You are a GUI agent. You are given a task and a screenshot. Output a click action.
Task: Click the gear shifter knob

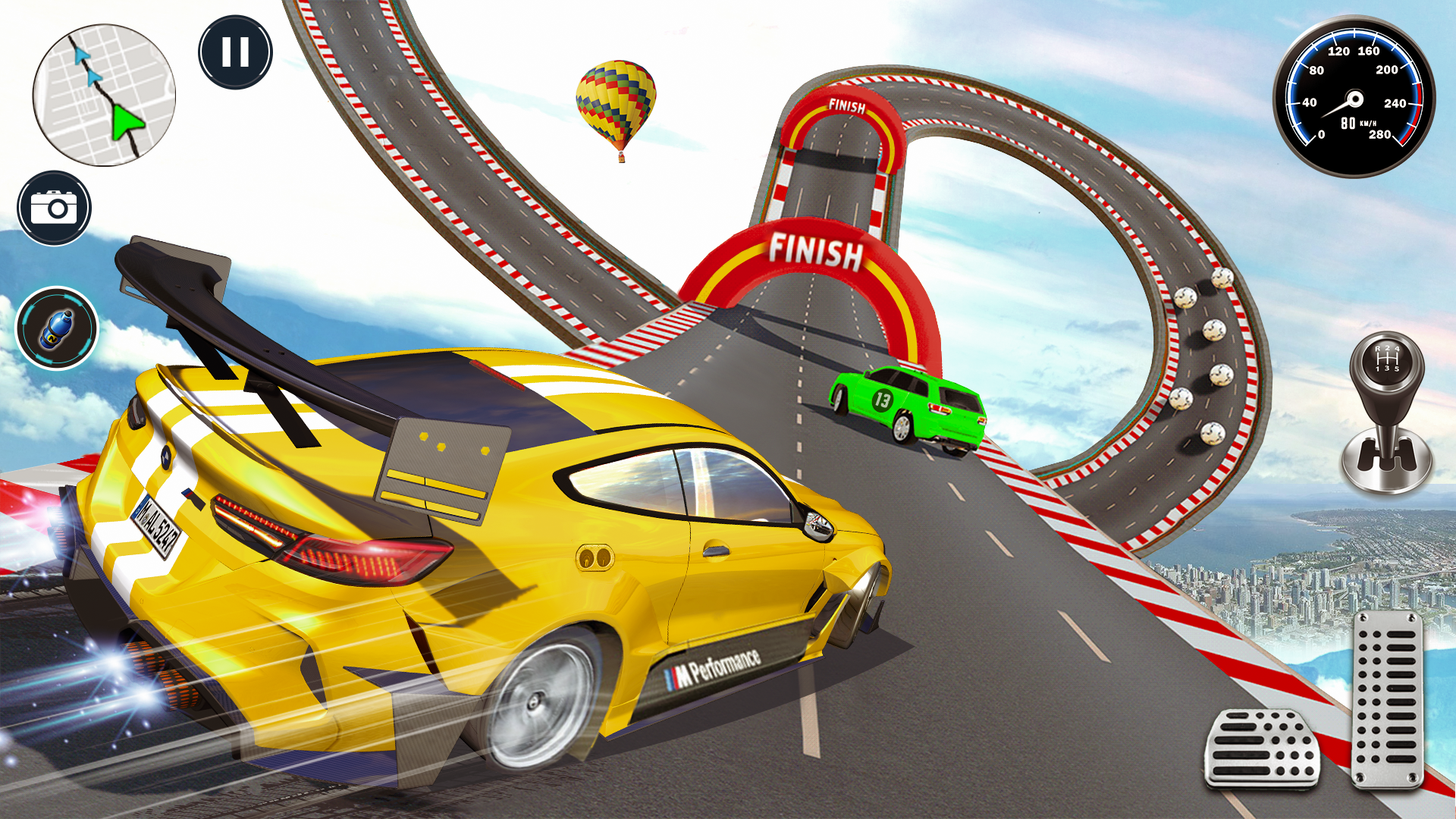pyautogui.click(x=1388, y=360)
